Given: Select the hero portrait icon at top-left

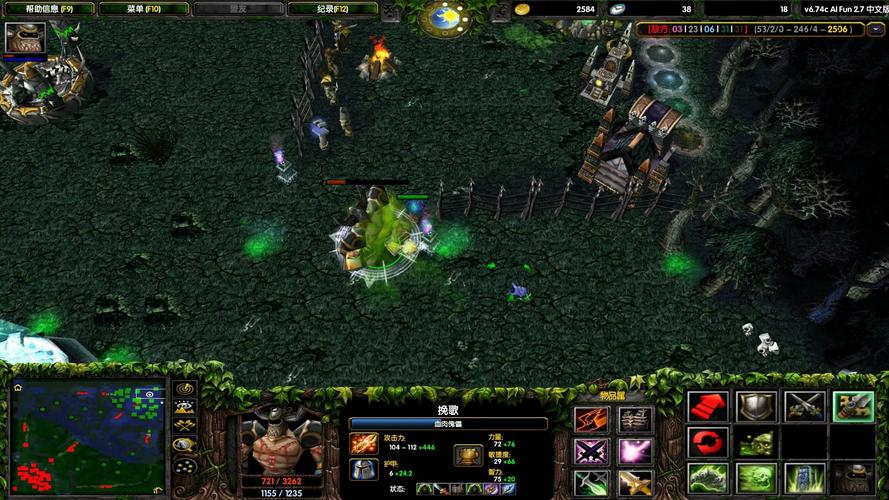Looking at the screenshot, I should click(x=25, y=37).
